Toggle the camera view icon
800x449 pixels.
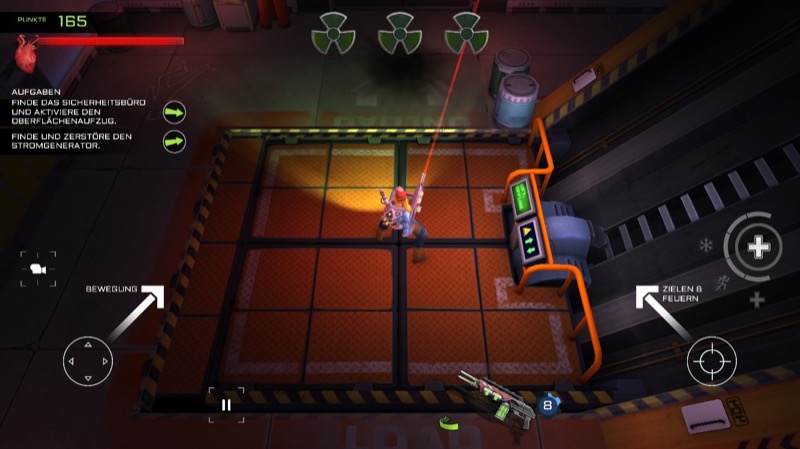(38, 268)
